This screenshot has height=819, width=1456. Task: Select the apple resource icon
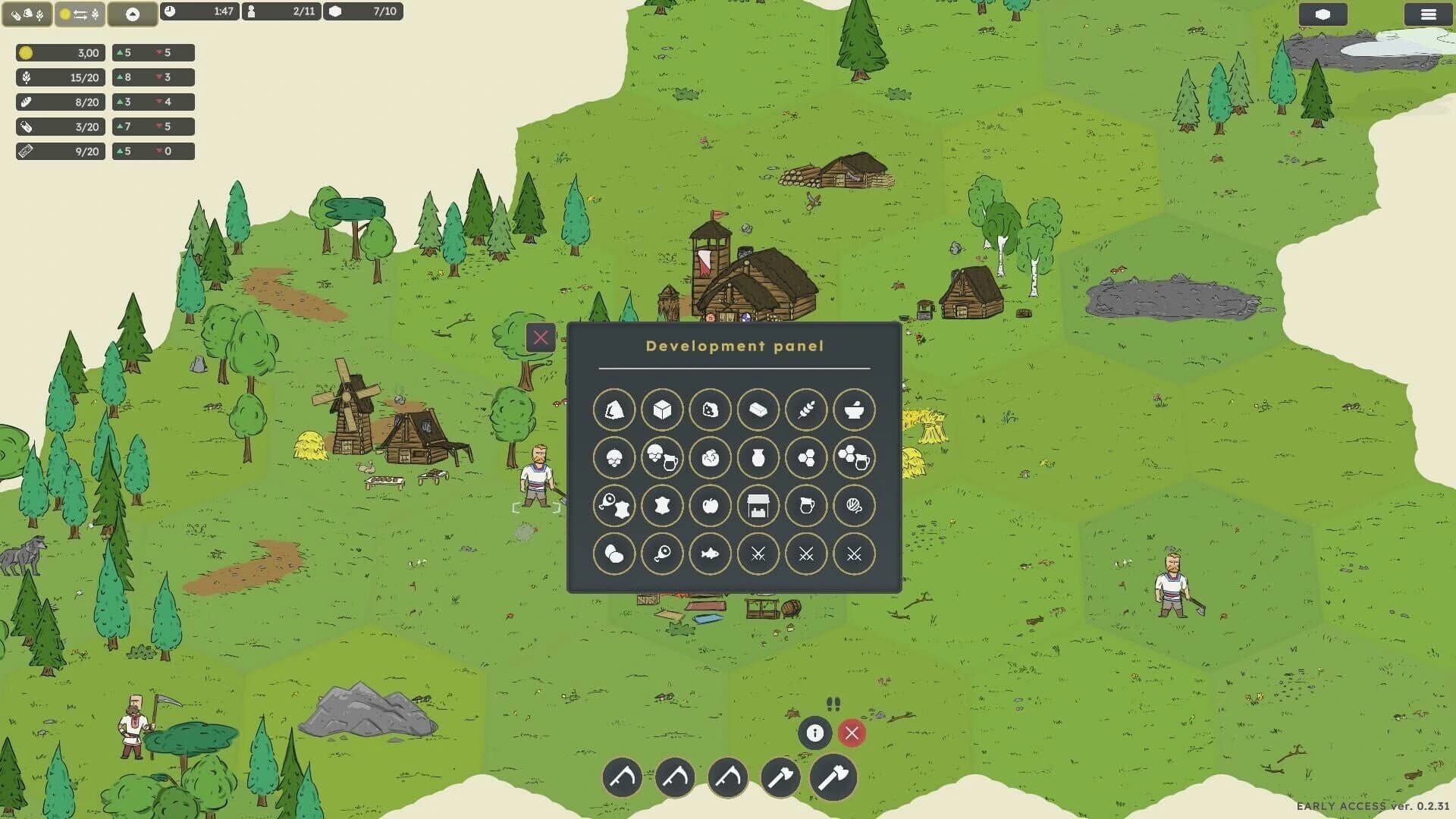pos(711,506)
